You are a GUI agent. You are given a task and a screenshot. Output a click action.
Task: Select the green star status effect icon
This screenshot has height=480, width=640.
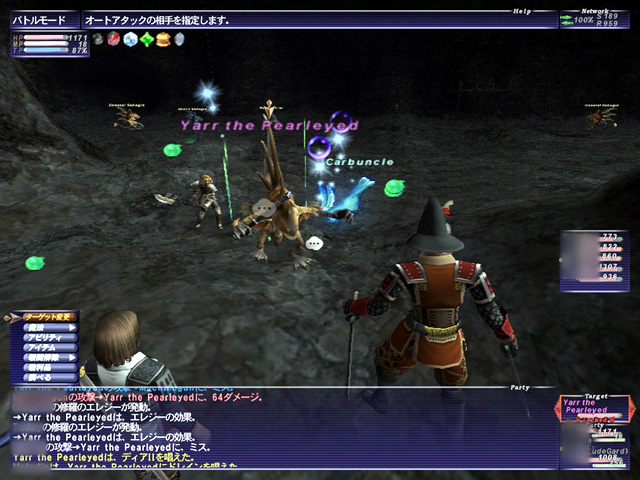[x=147, y=40]
